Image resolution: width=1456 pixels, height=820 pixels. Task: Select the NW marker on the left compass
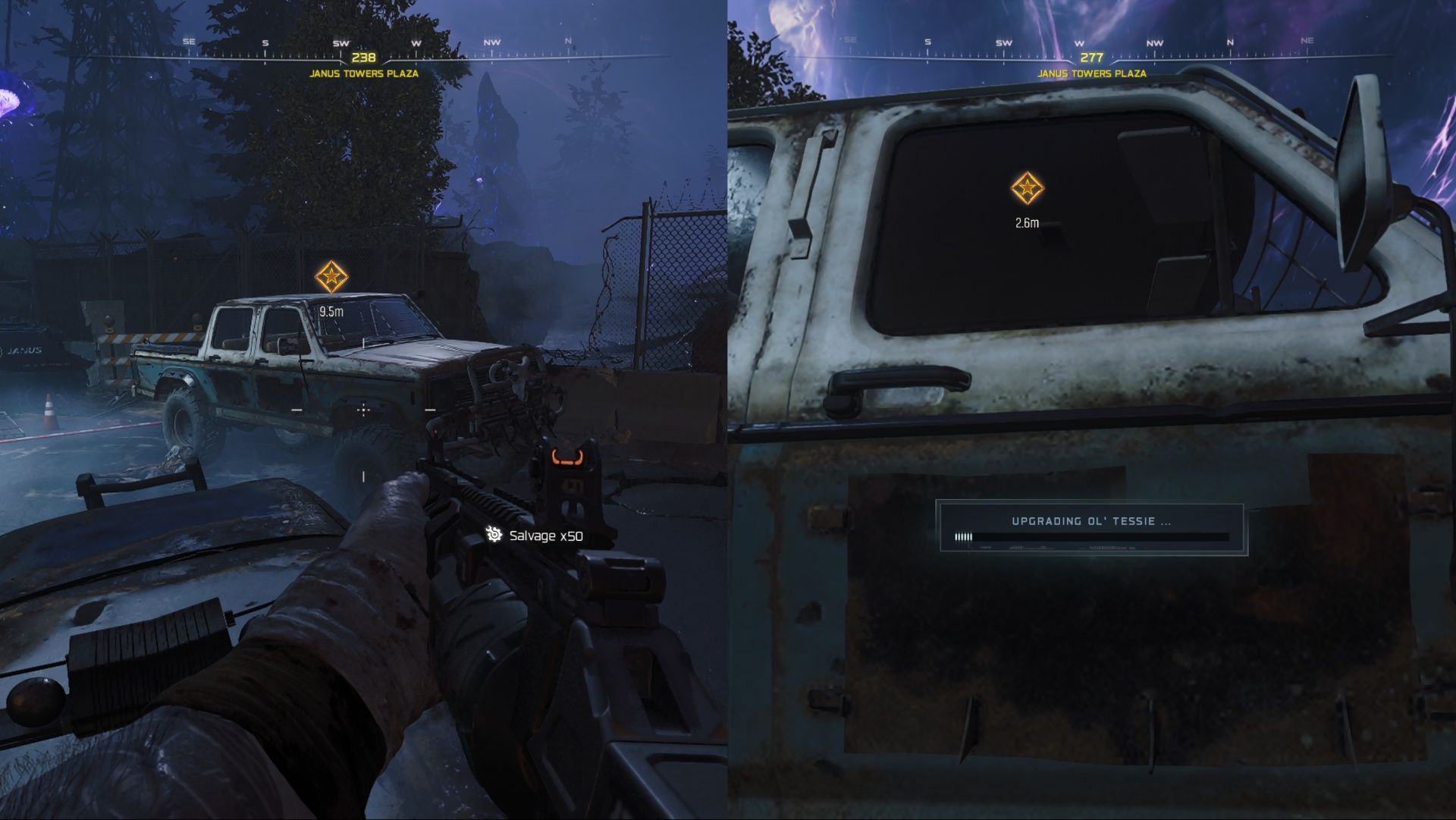pyautogui.click(x=491, y=44)
